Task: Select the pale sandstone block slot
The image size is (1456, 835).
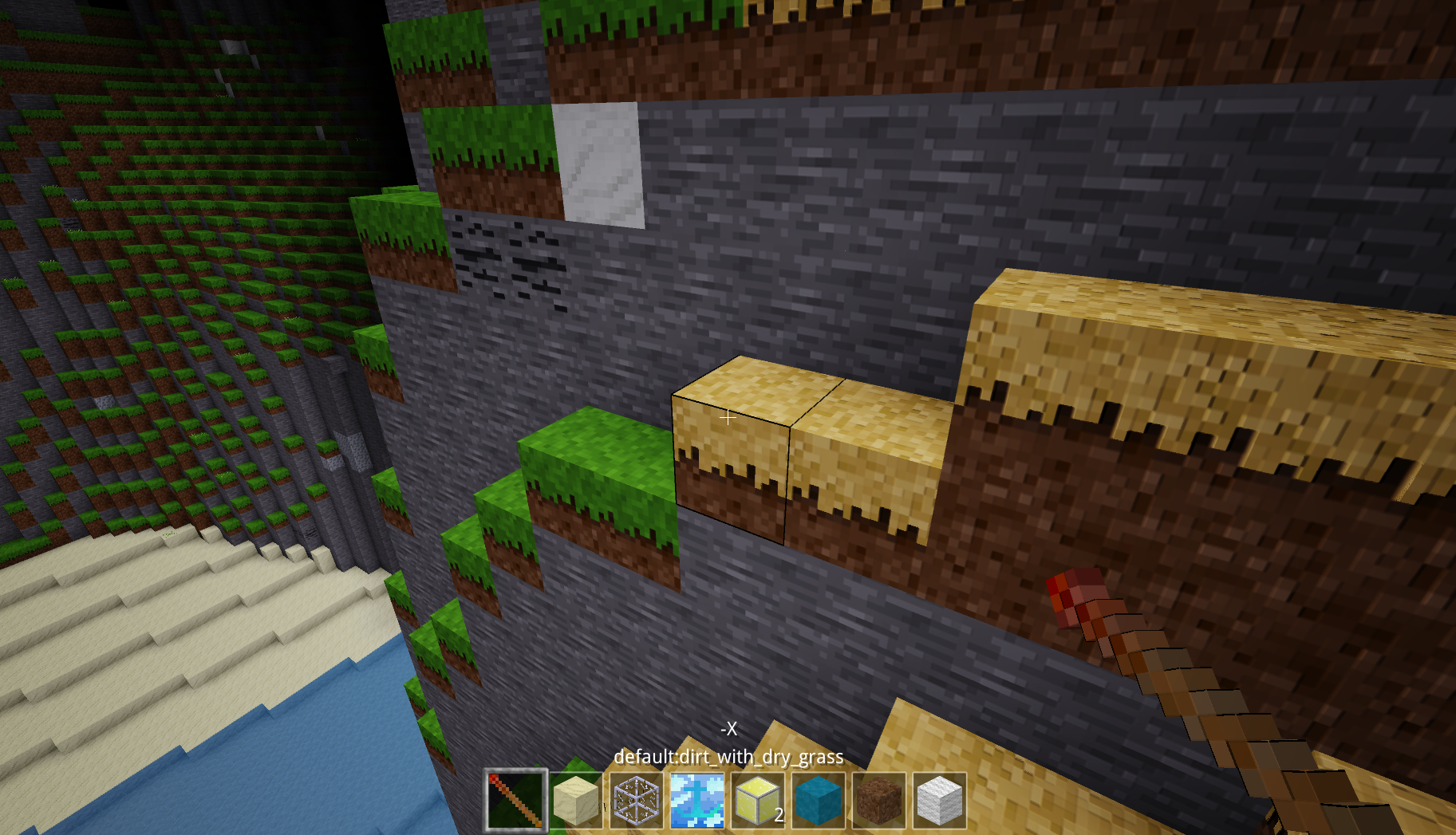Action: tap(576, 800)
